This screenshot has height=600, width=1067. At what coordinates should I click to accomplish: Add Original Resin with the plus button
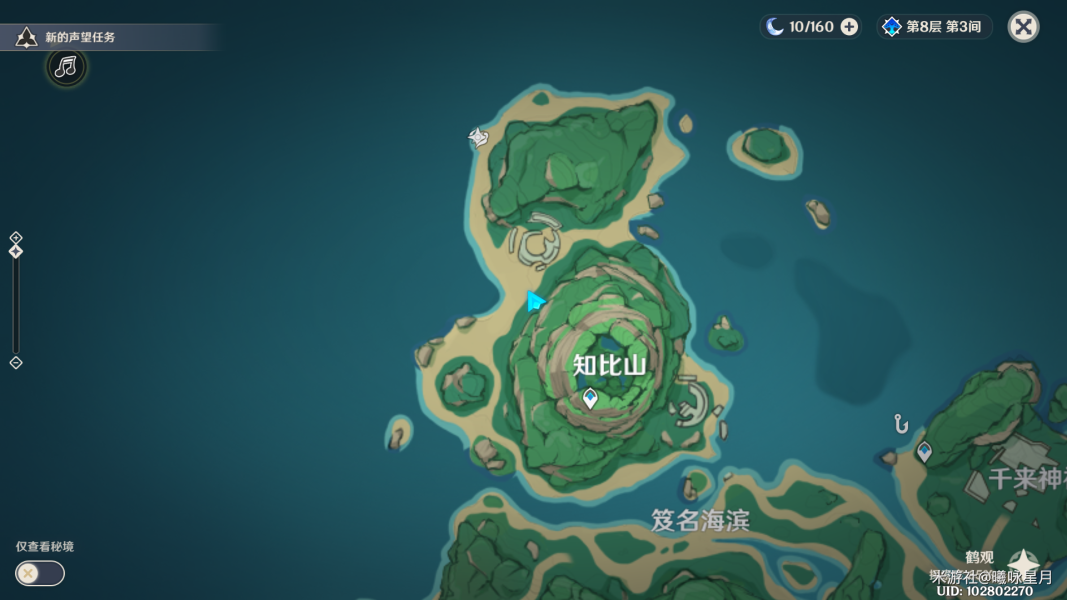tap(849, 27)
